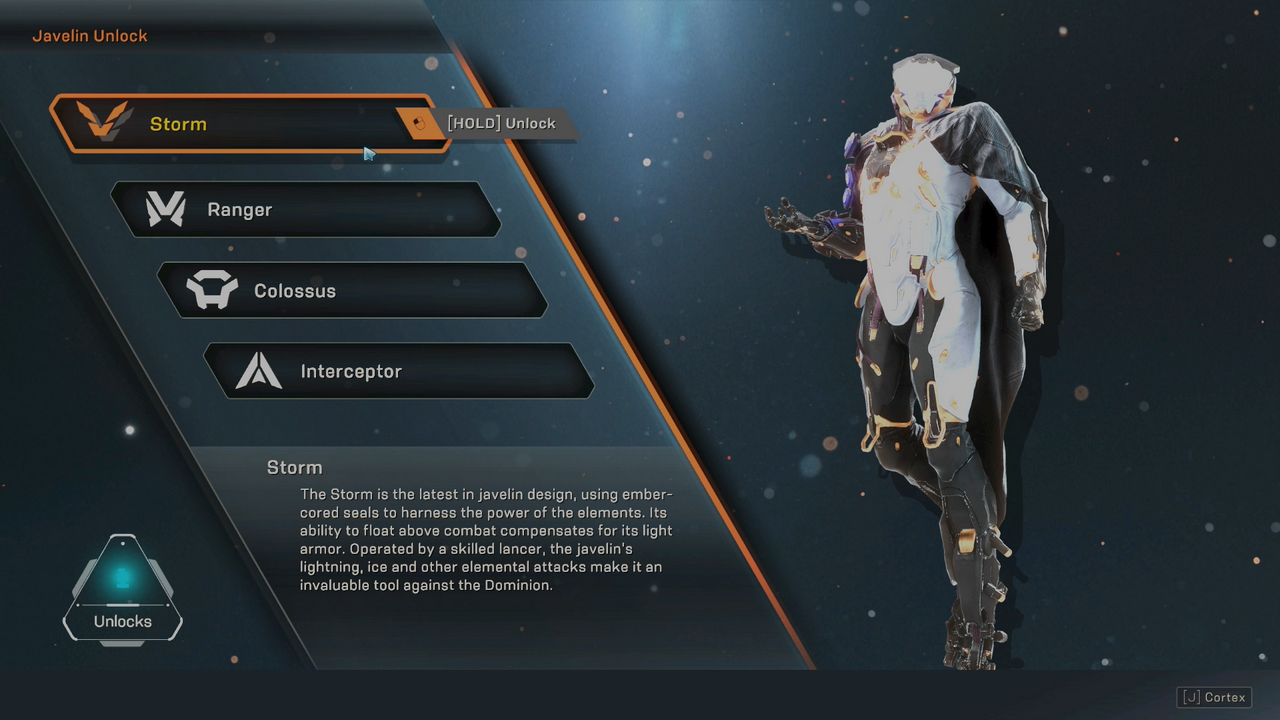Click the small padlock icon on the Unlock prompt

coord(416,123)
